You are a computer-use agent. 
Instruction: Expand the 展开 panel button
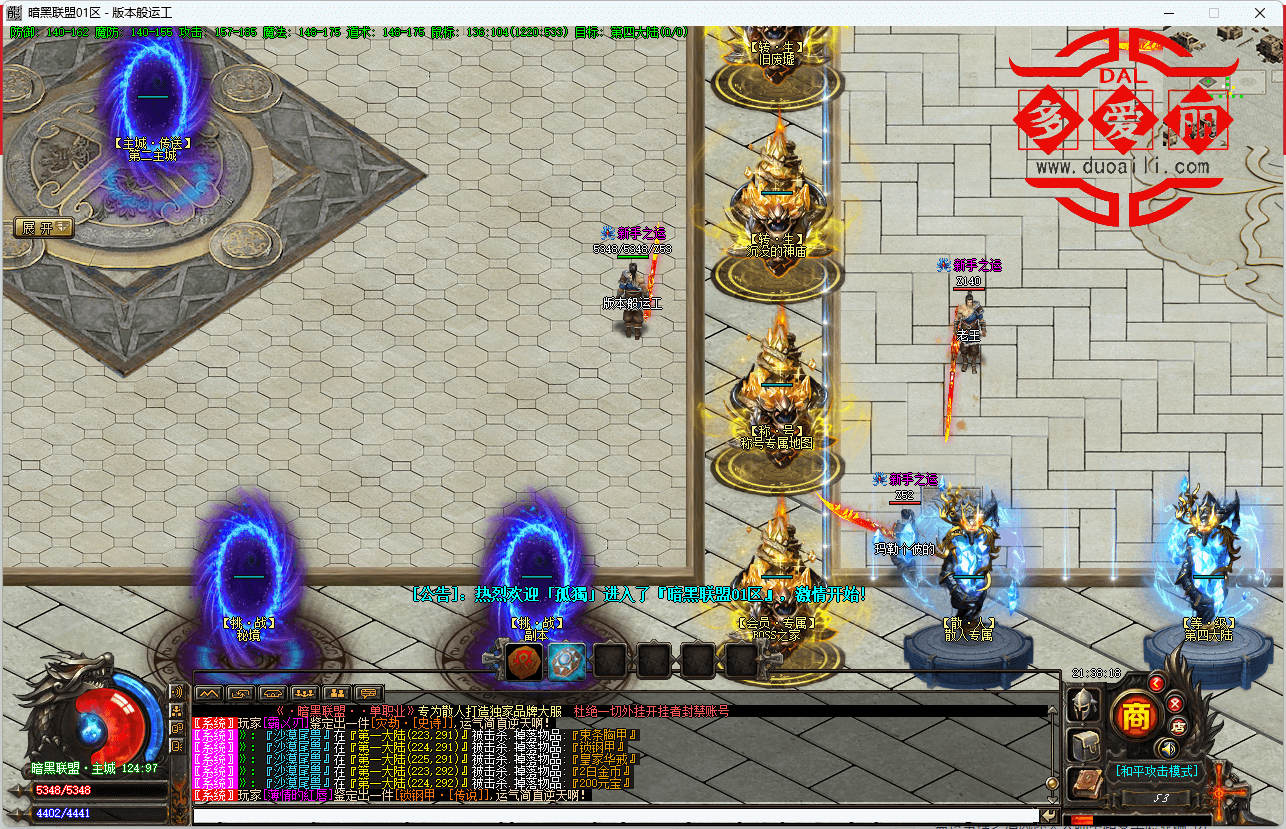(x=43, y=228)
